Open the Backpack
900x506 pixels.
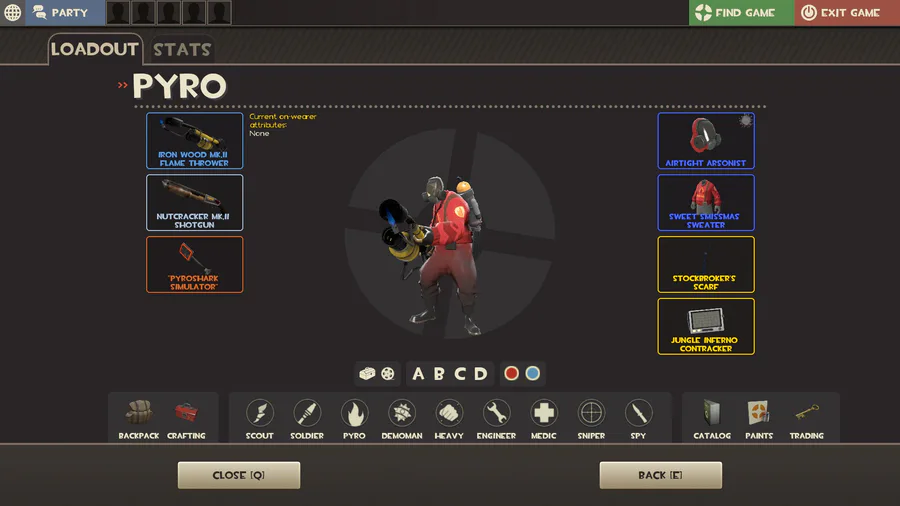(139, 419)
